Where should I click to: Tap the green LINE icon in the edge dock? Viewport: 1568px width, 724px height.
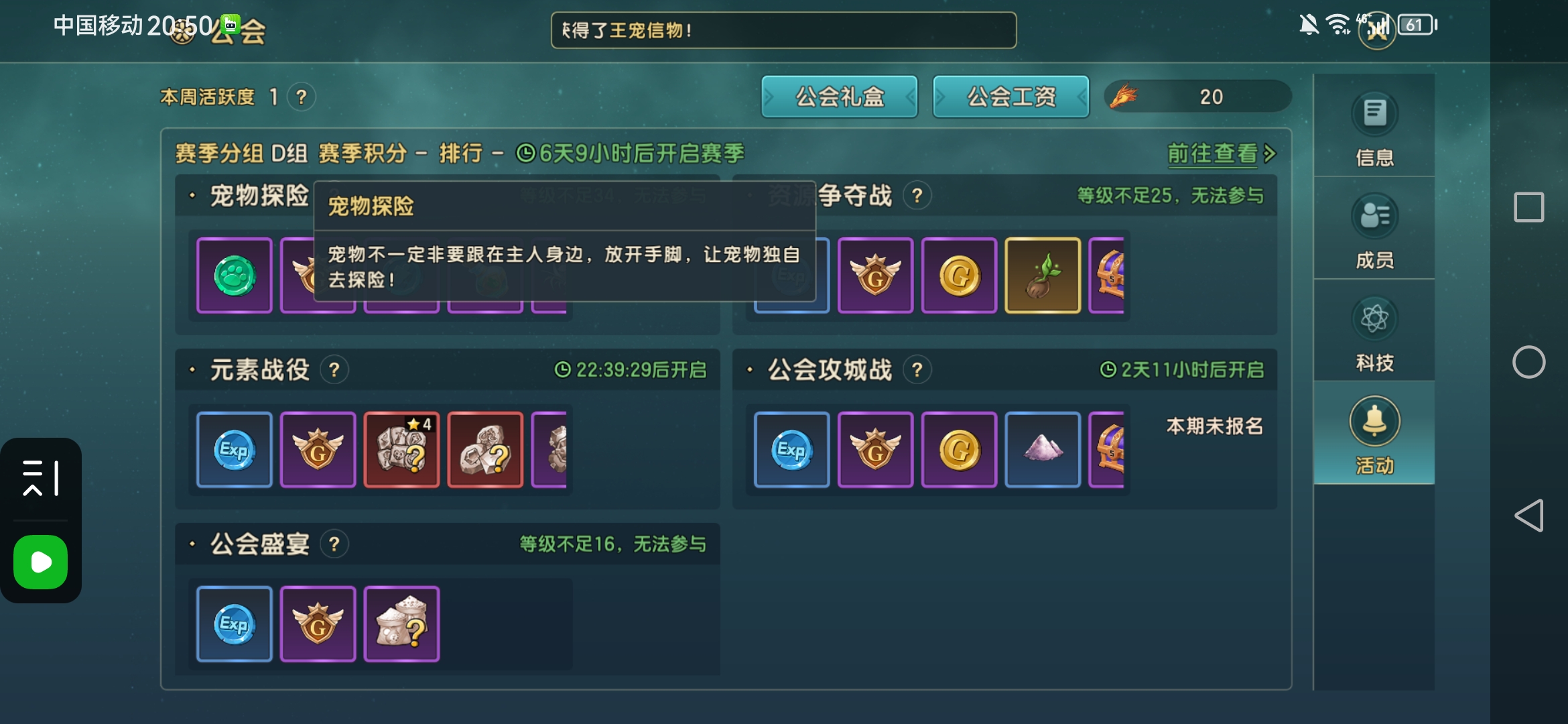click(40, 563)
